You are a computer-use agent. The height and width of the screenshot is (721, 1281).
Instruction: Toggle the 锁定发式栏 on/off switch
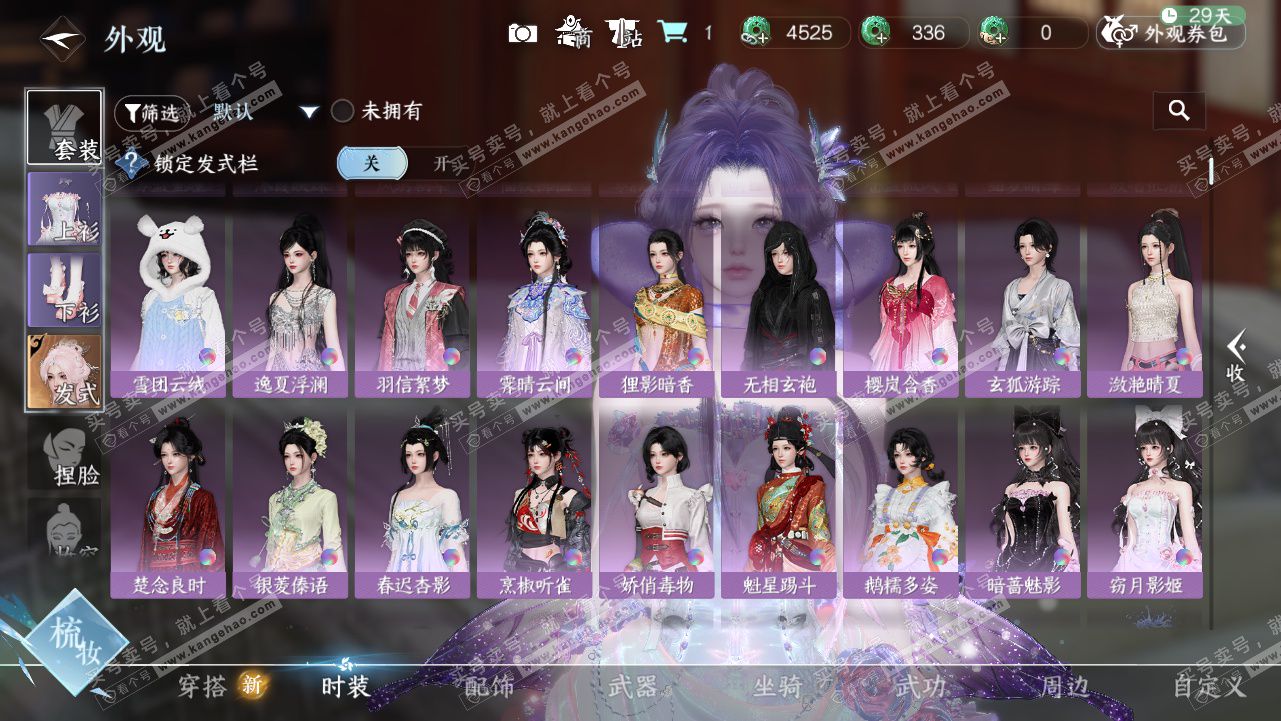[406, 163]
